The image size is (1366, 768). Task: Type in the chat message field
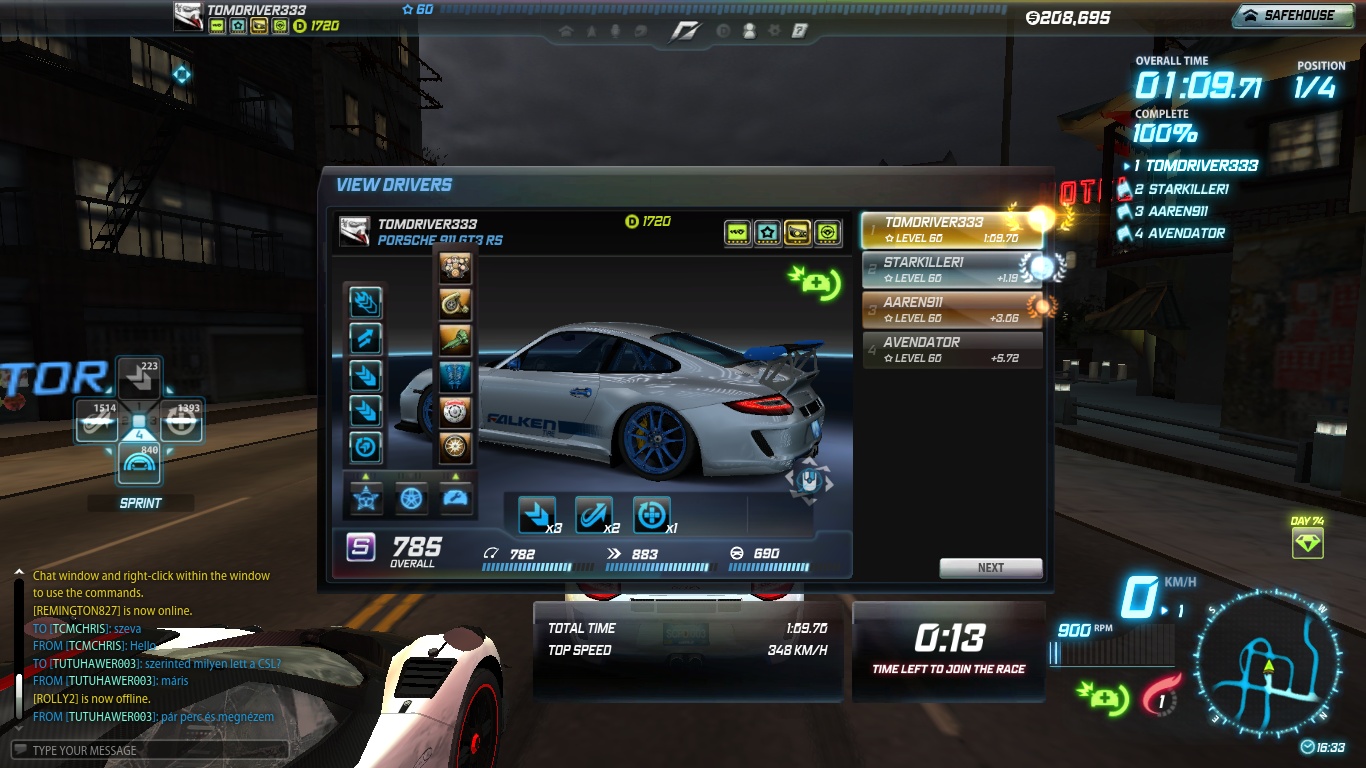pyautogui.click(x=150, y=750)
